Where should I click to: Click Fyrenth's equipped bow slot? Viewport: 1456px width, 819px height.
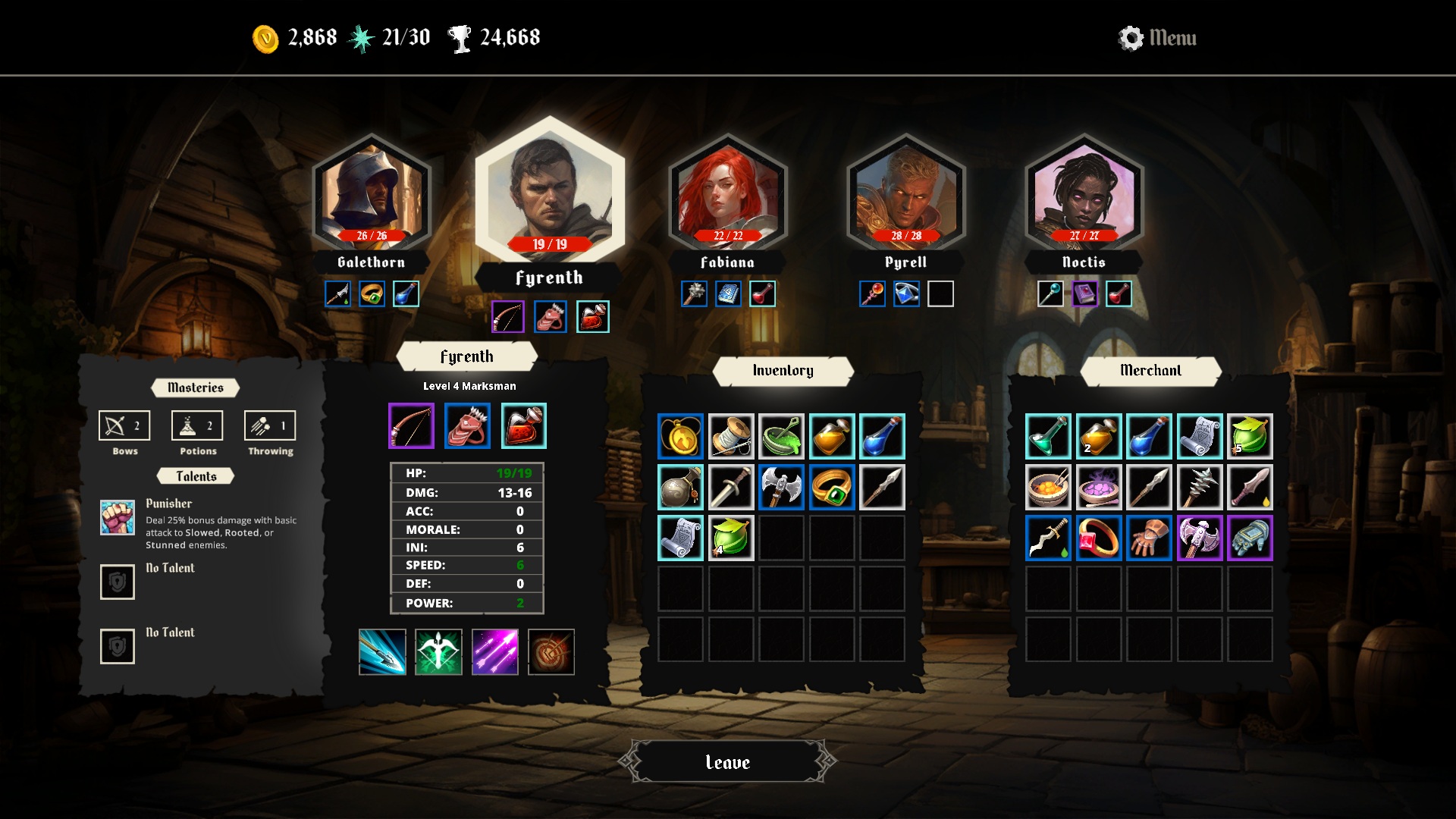(411, 426)
